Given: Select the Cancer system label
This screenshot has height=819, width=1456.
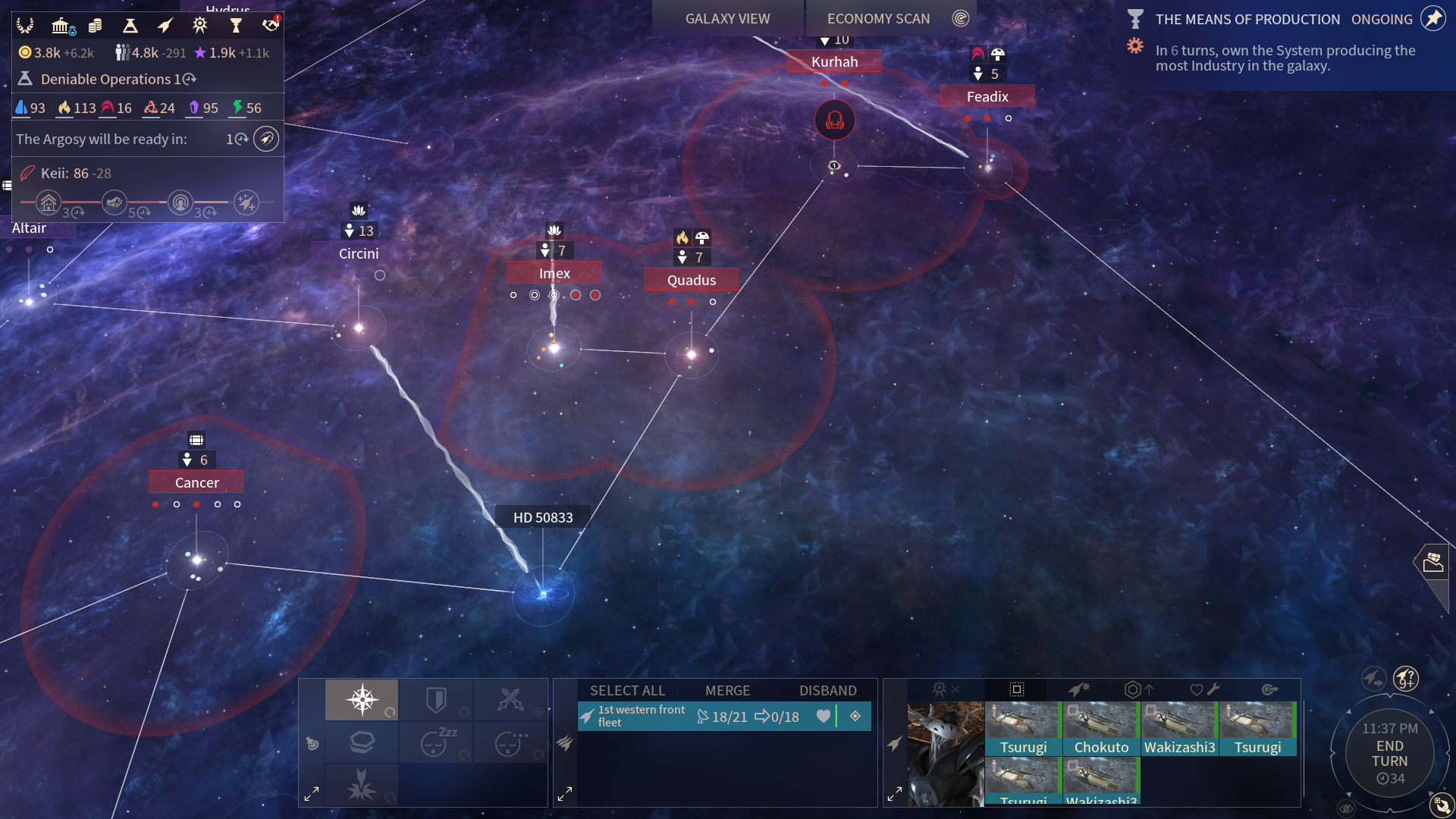Looking at the screenshot, I should tap(196, 482).
